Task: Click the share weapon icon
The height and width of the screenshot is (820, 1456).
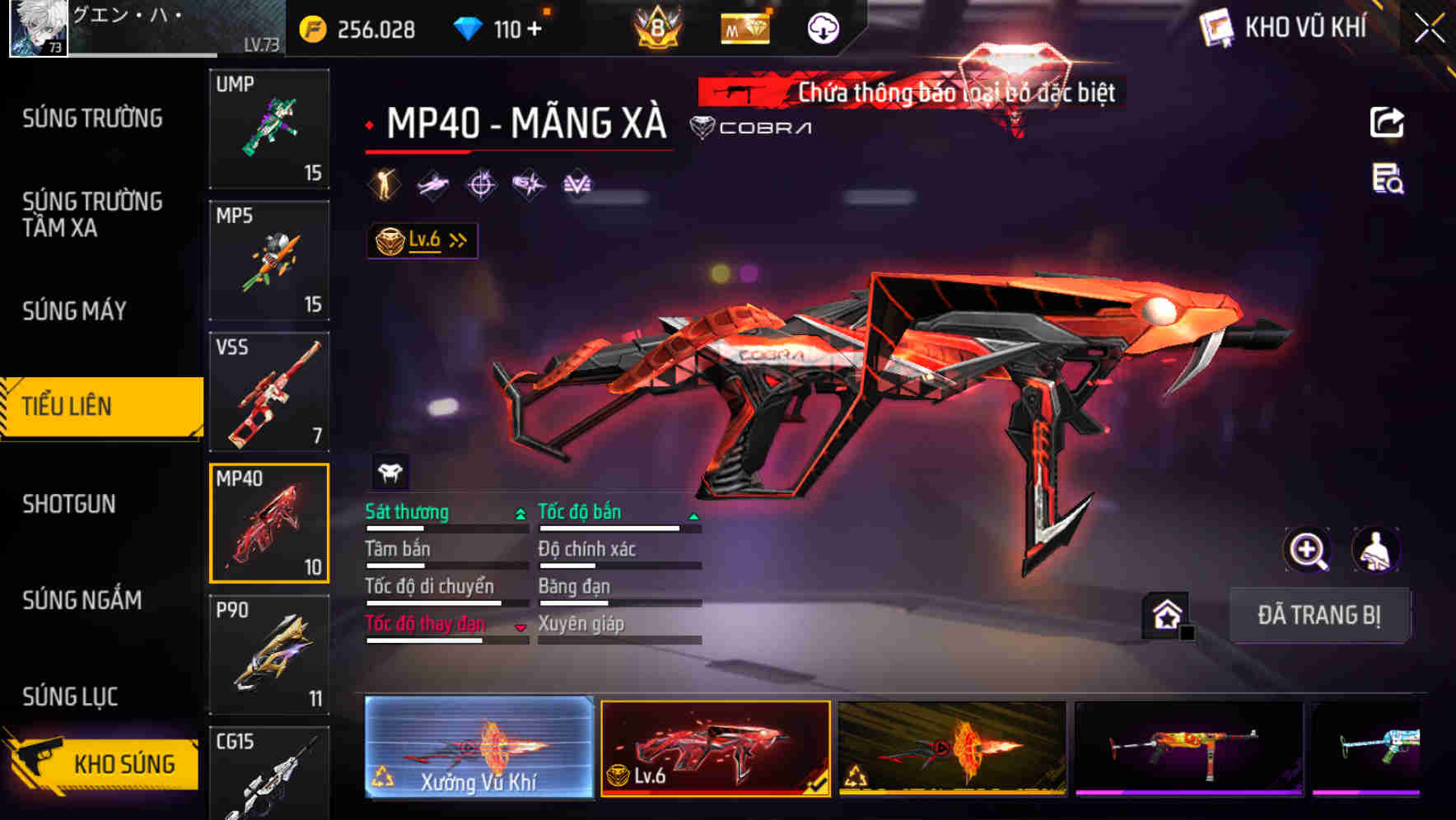Action: point(1388,122)
